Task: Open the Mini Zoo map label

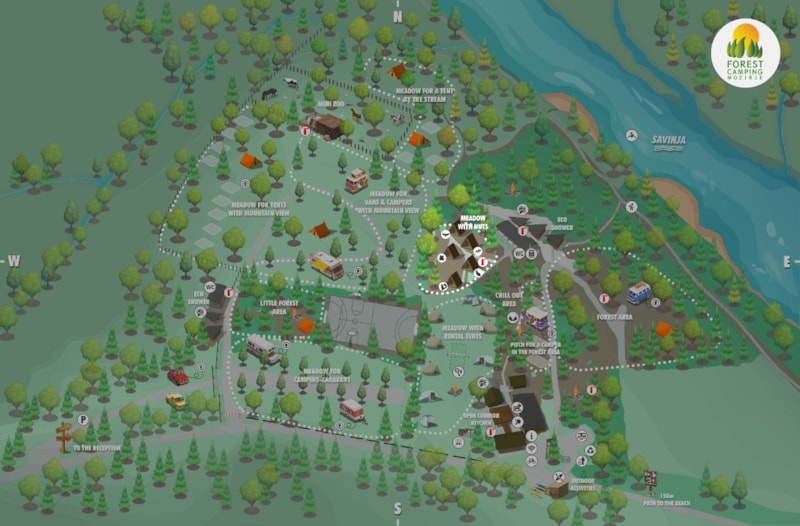Action: 332,102
